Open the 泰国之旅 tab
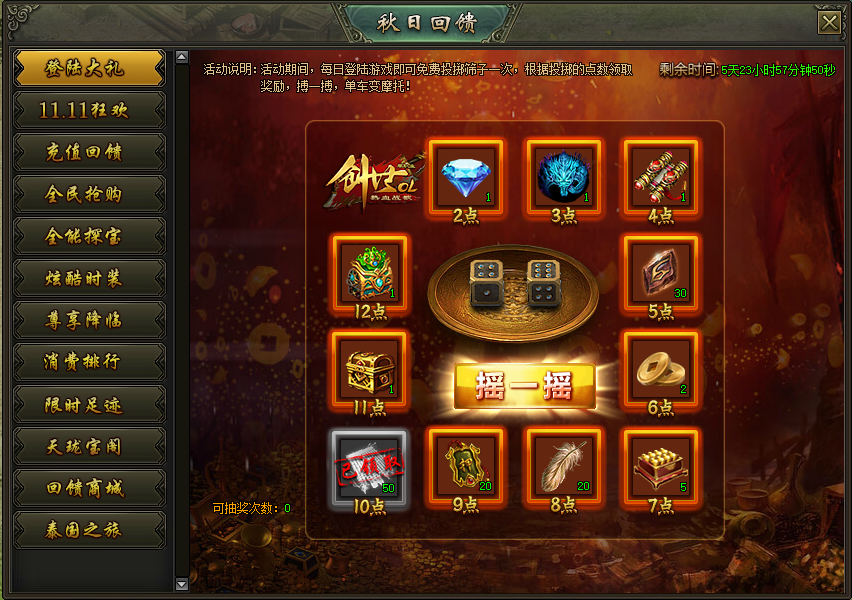Image resolution: width=852 pixels, height=600 pixels. (89, 530)
